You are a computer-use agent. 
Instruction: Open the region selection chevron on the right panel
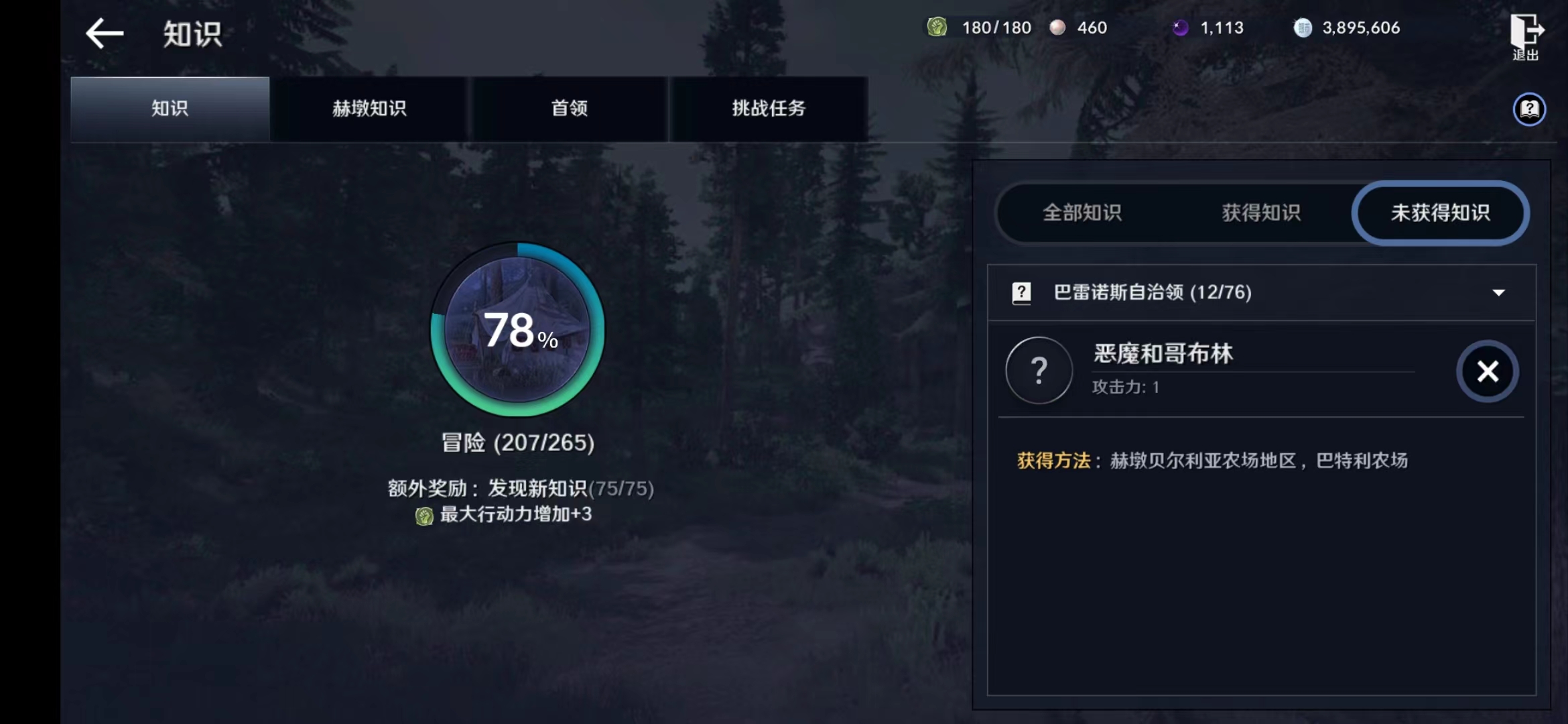coord(1498,293)
